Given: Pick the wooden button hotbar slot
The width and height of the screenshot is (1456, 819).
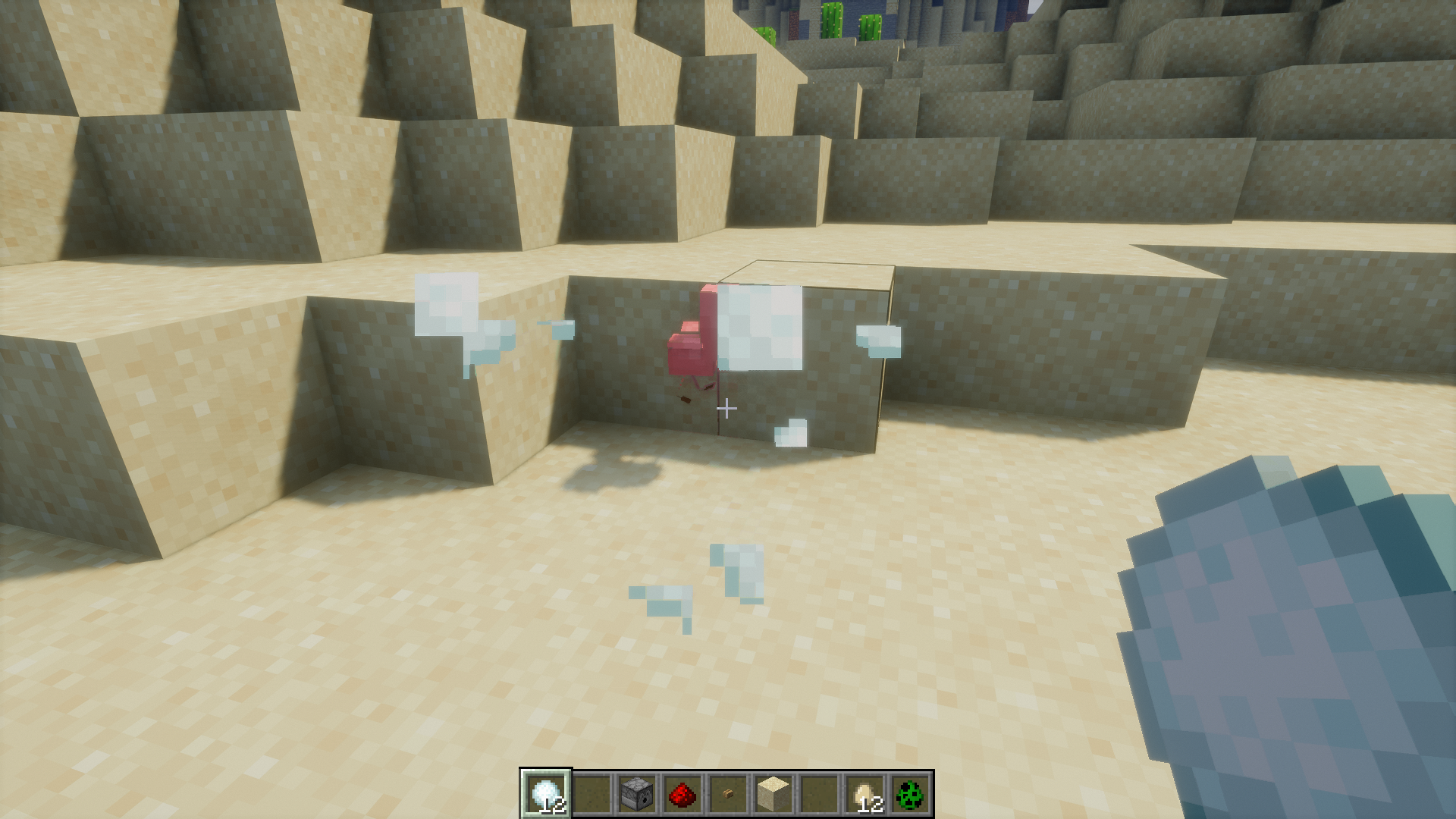Looking at the screenshot, I should coord(728,794).
